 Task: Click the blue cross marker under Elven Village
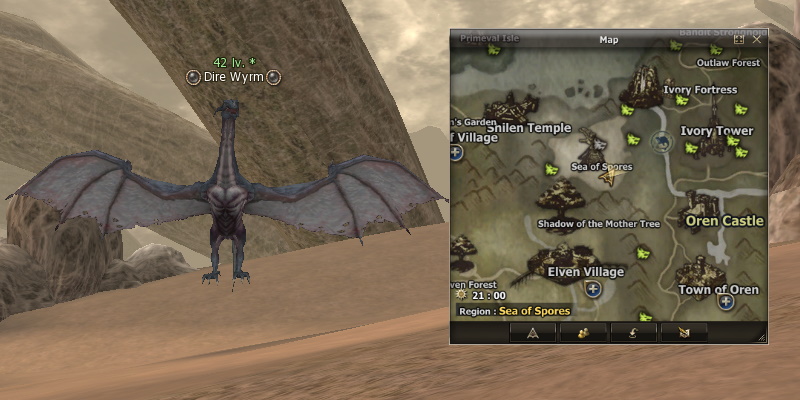point(593,289)
